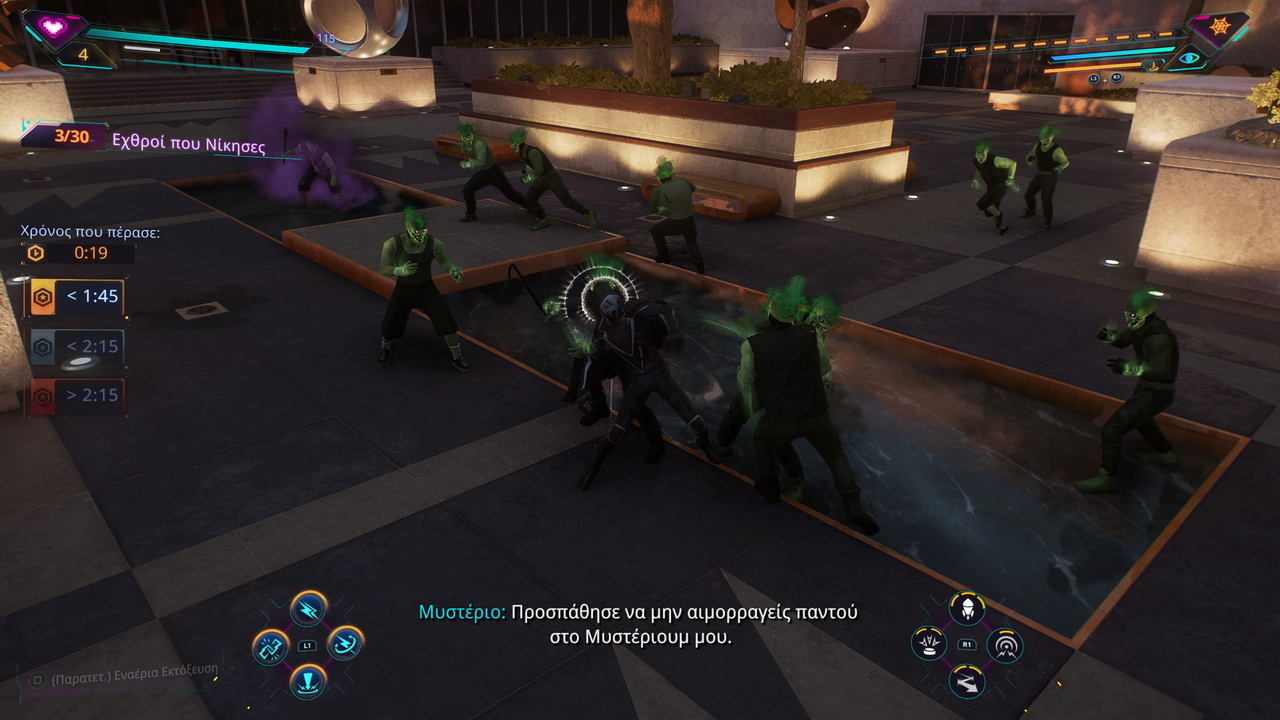The height and width of the screenshot is (720, 1280).
Task: Use the breaking chain link ability
Action: tap(271, 646)
